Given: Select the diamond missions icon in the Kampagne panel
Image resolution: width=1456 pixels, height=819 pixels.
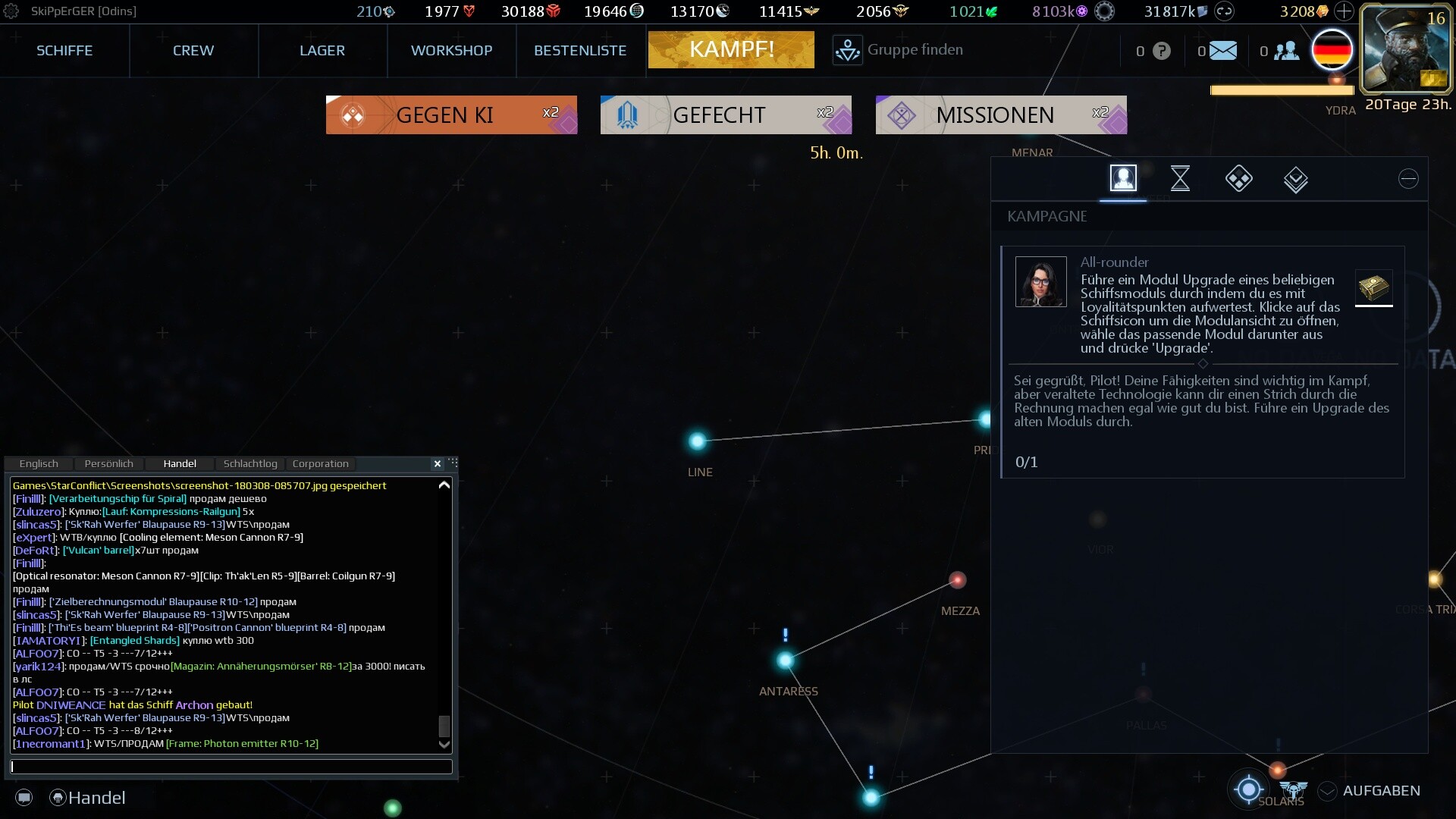Looking at the screenshot, I should (x=1238, y=179).
